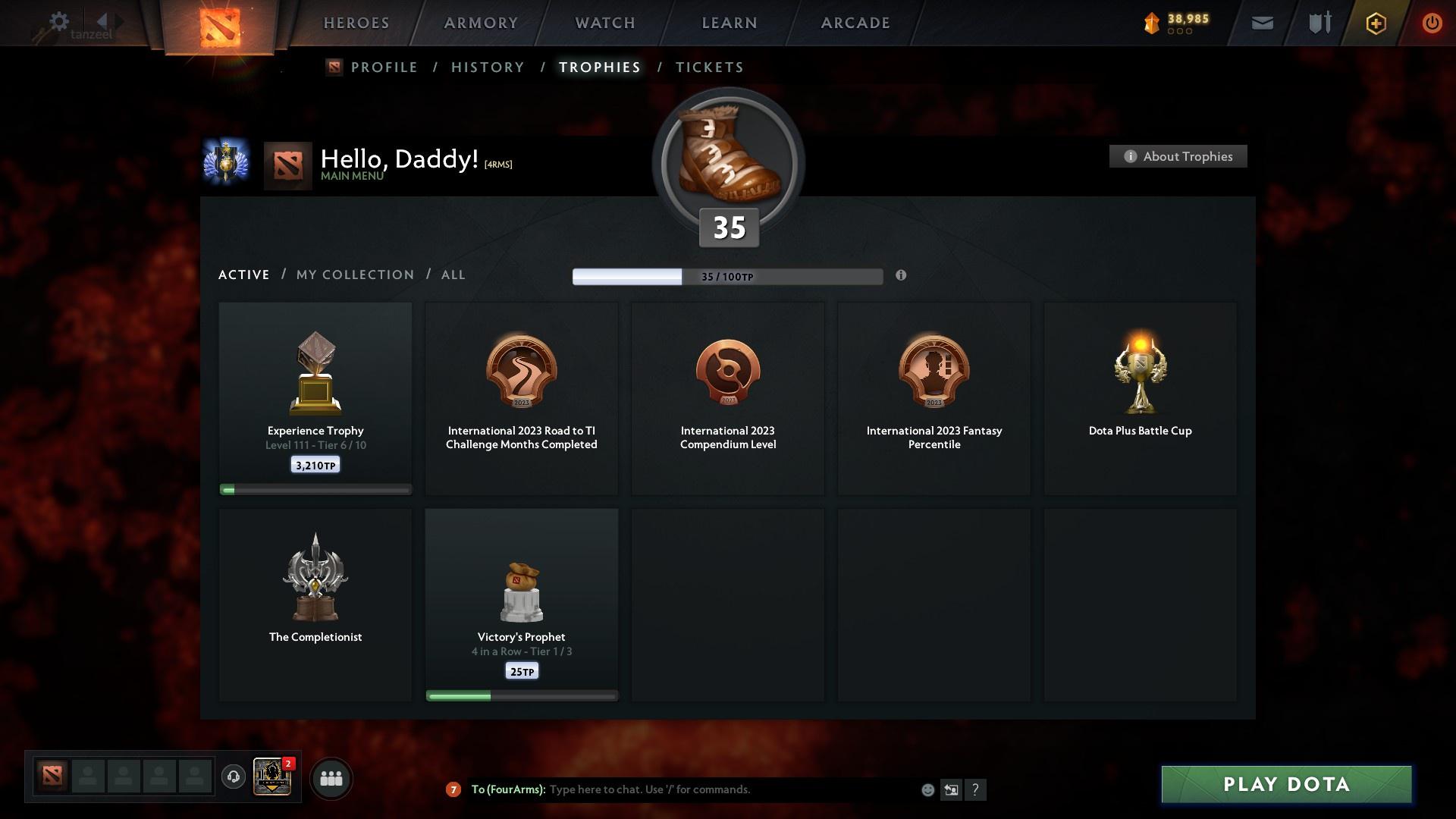Click the friends list icon near chat
This screenshot has width=1456, height=819.
coord(331,777)
